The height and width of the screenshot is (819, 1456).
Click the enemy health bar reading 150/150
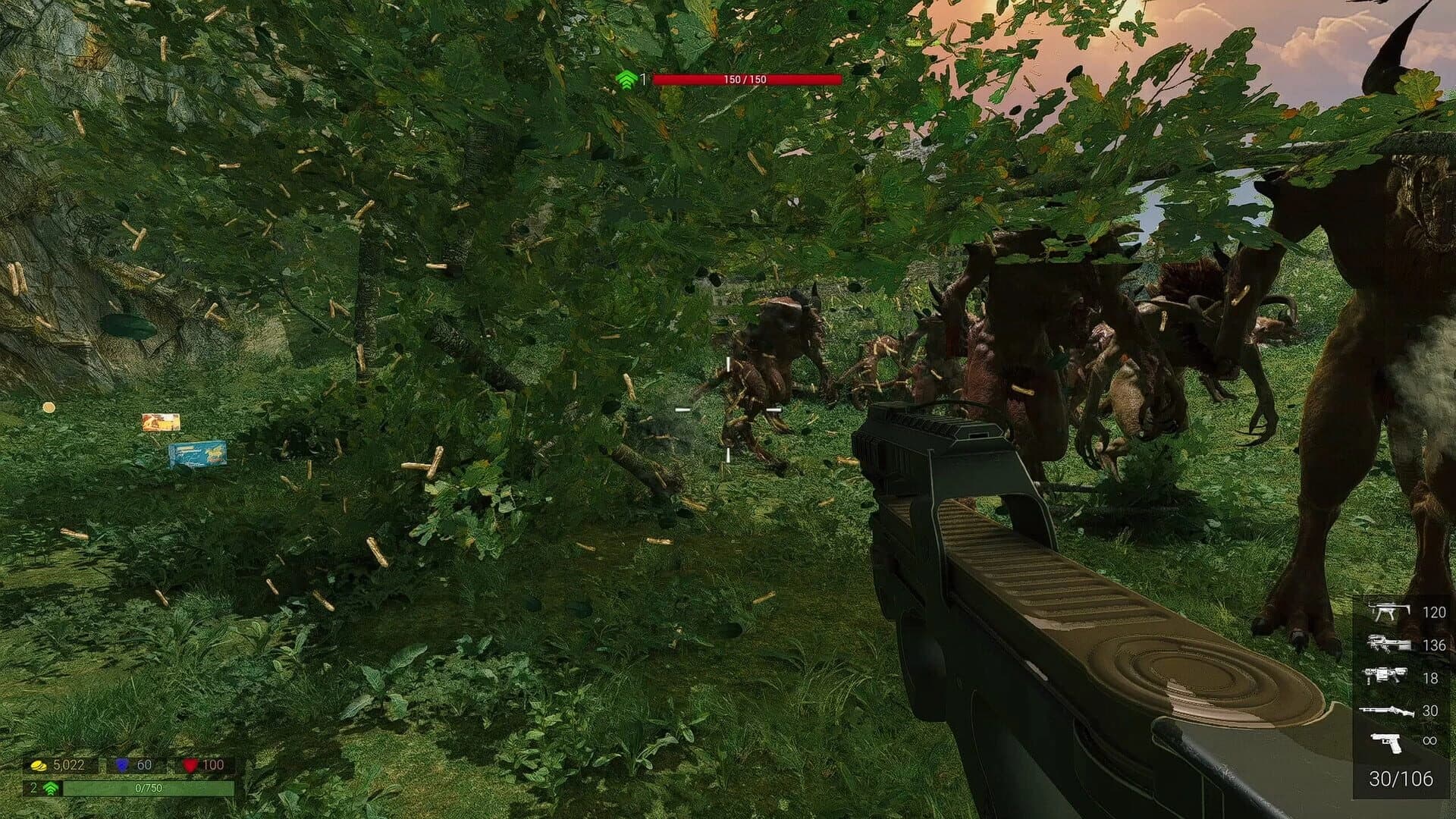click(x=747, y=77)
